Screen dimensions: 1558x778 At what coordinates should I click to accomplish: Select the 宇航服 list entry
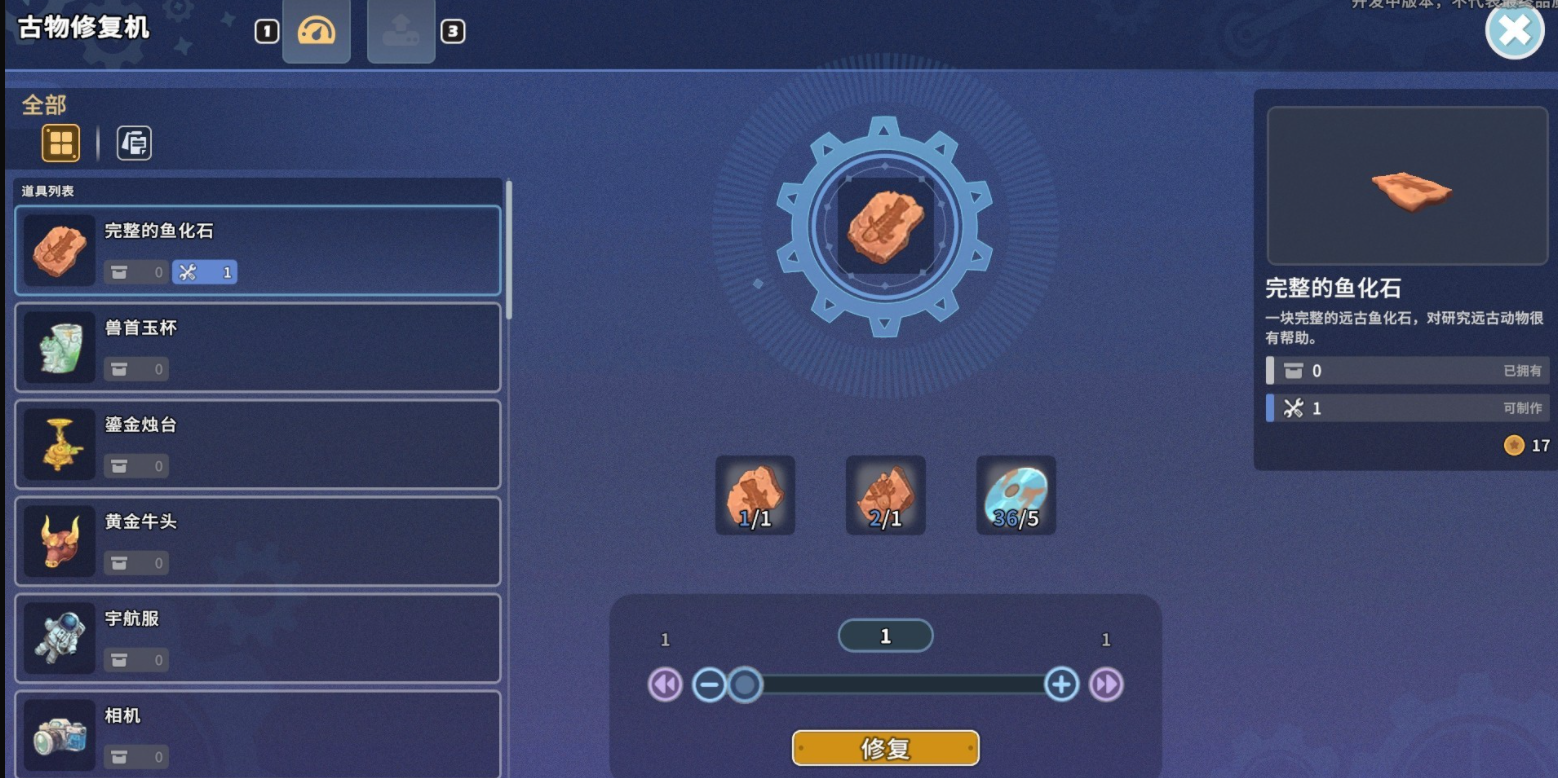[258, 638]
